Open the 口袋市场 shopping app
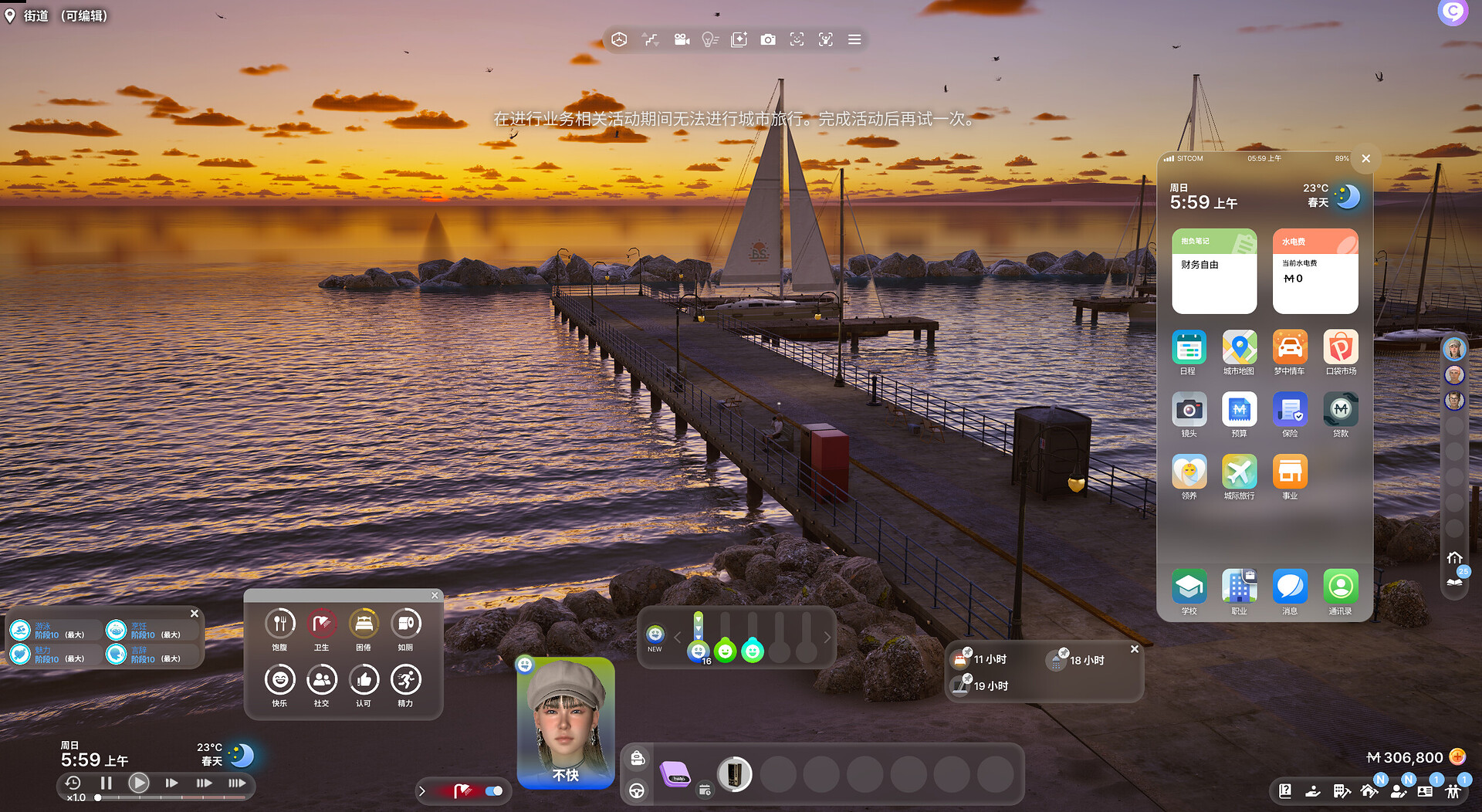The height and width of the screenshot is (812, 1482). (x=1341, y=350)
